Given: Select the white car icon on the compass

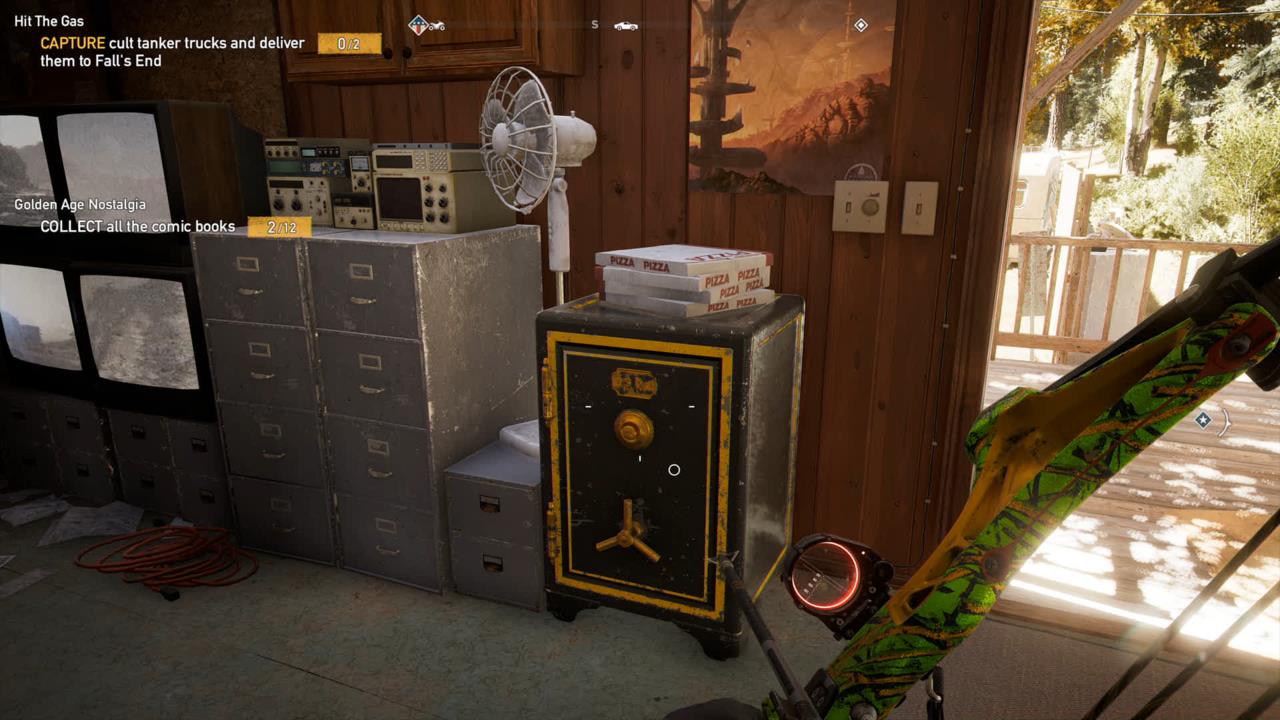Looking at the screenshot, I should click(x=627, y=26).
